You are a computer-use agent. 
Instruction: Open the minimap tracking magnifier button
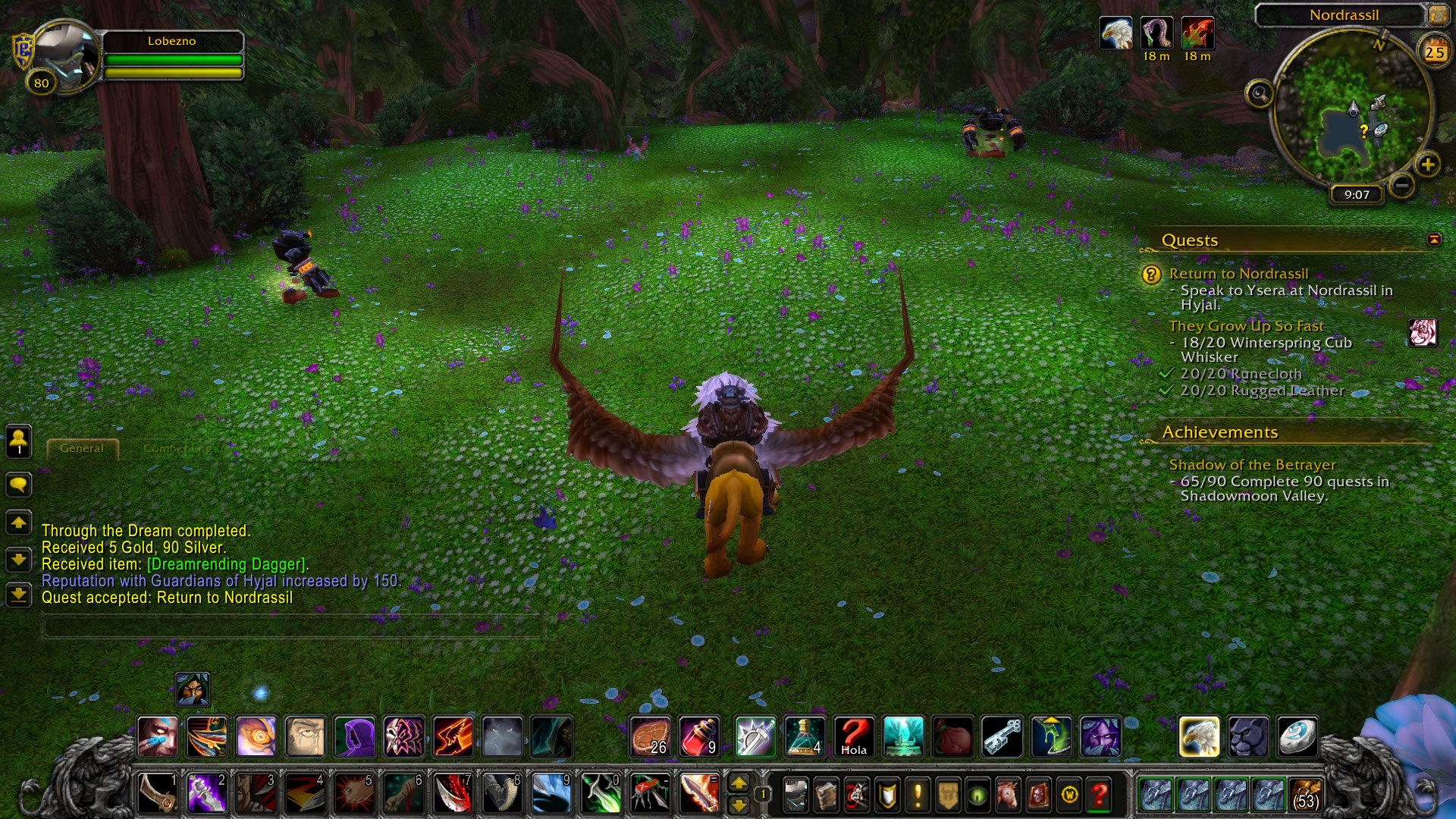click(x=1260, y=94)
